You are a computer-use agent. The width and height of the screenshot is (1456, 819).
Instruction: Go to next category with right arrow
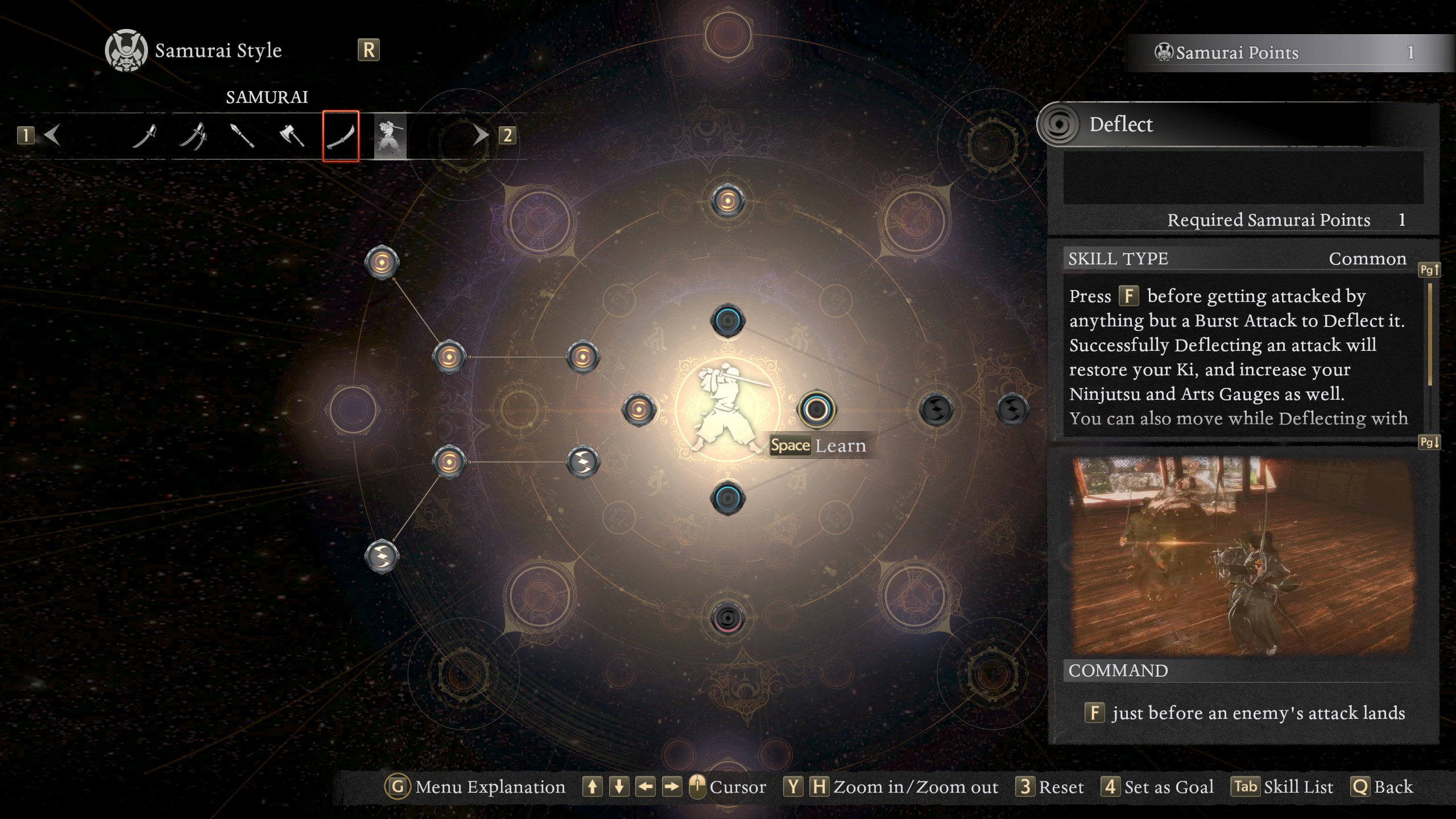(x=481, y=135)
